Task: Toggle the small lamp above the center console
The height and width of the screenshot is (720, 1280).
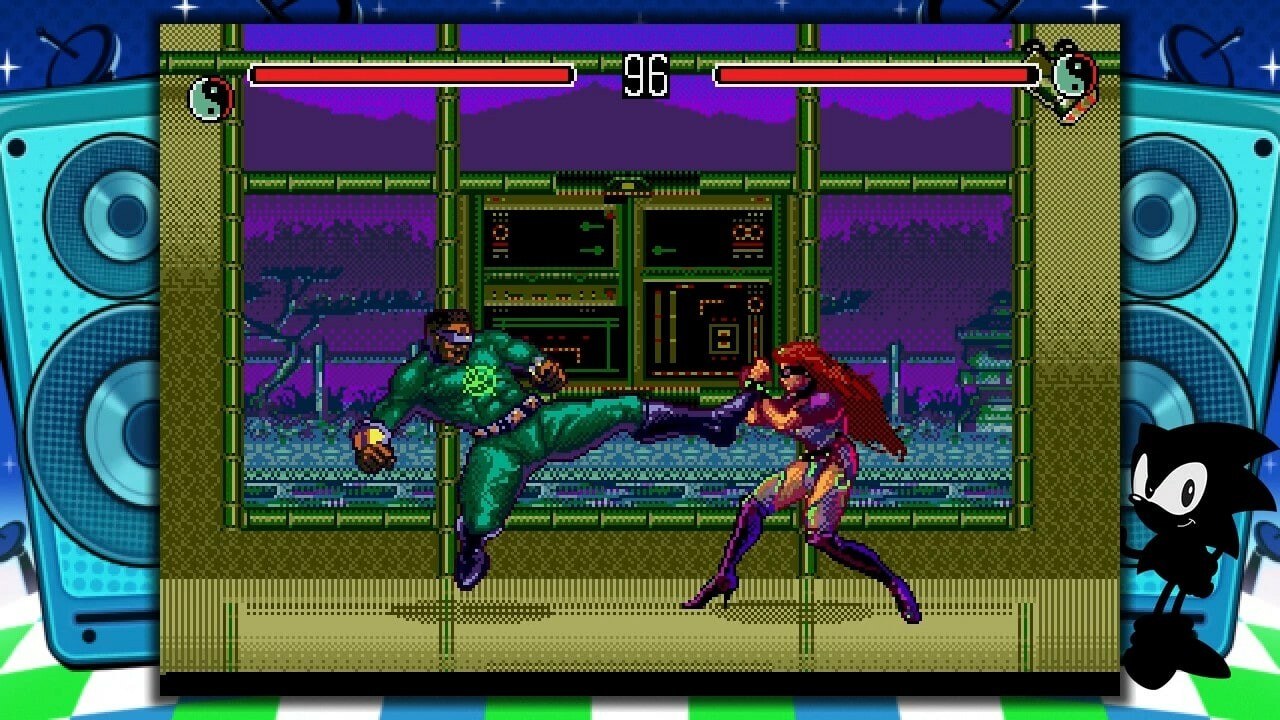Action: tap(628, 185)
